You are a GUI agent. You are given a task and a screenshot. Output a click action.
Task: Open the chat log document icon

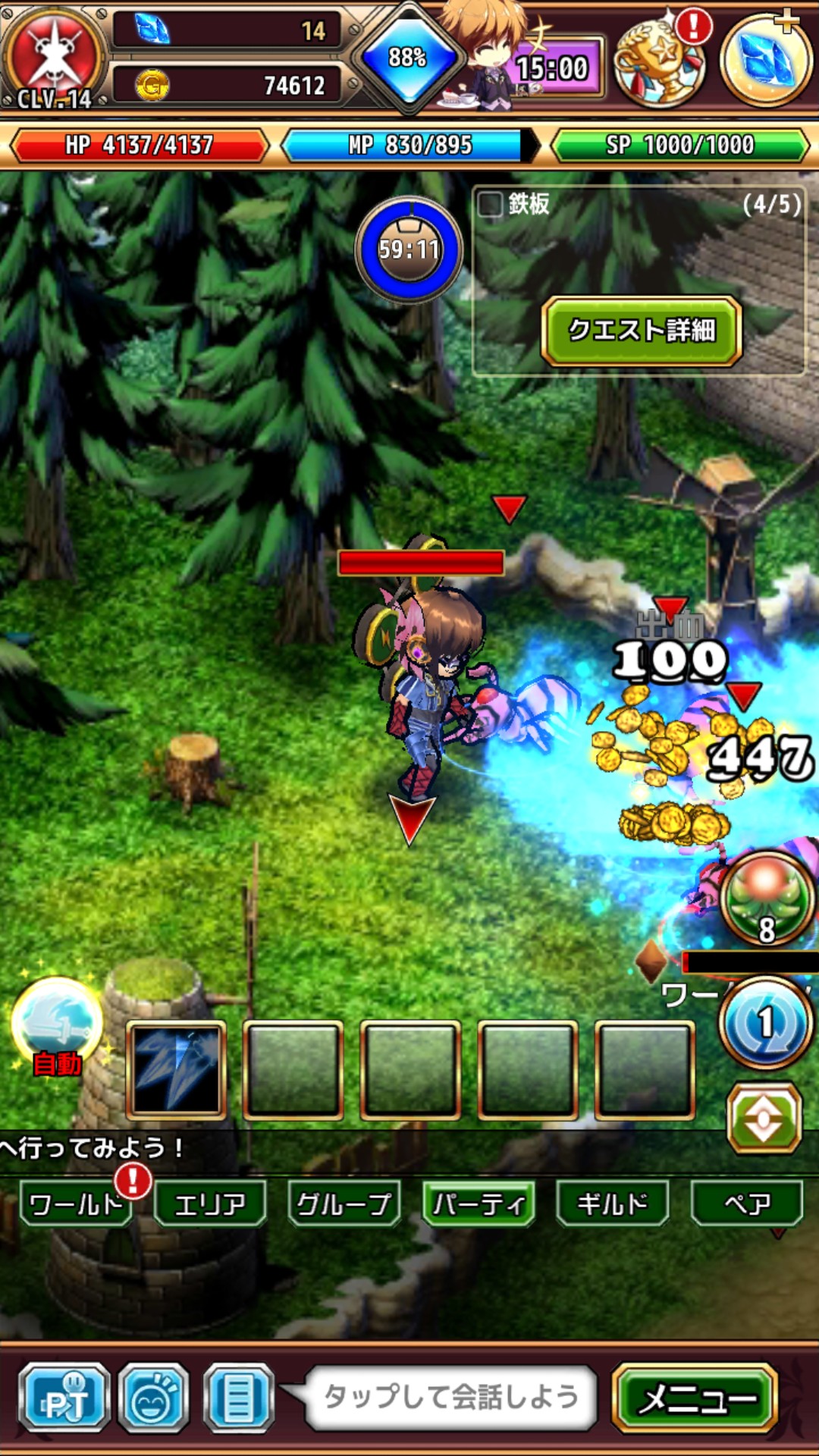238,1398
